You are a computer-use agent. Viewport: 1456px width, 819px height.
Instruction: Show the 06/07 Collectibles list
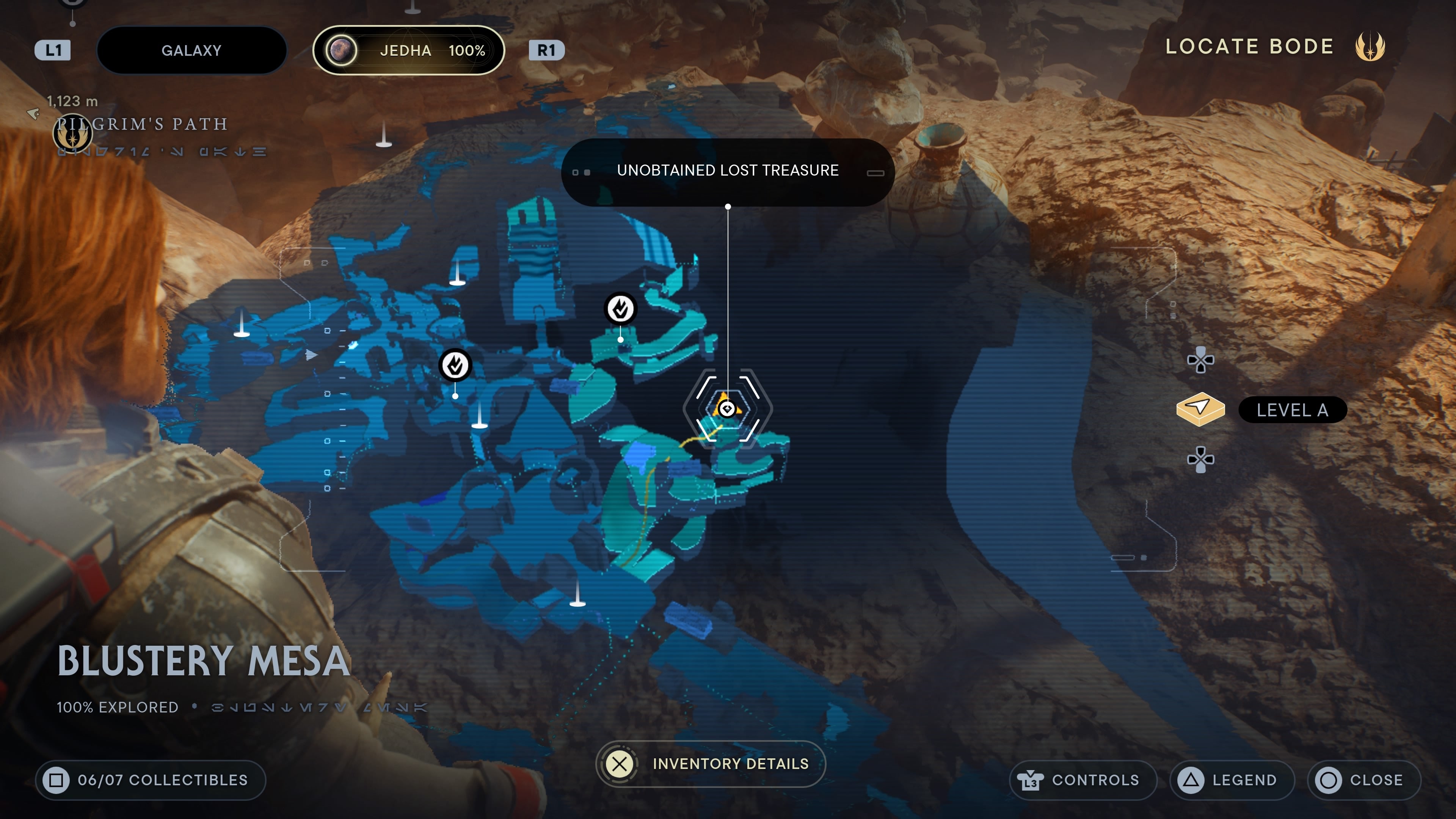pos(151,780)
